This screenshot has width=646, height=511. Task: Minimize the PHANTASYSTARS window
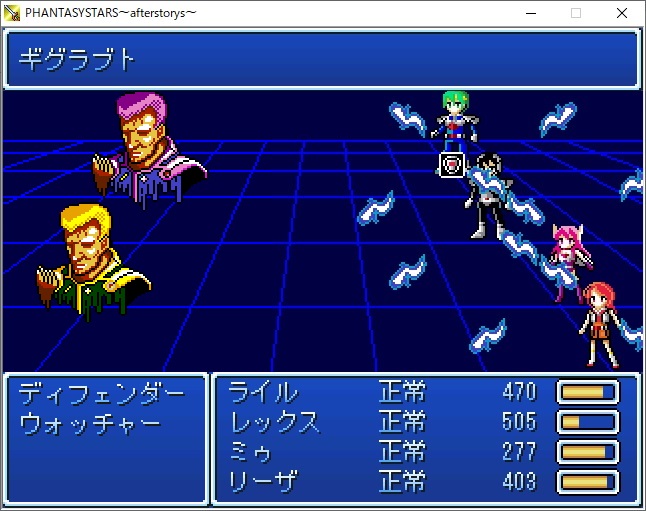529,13
